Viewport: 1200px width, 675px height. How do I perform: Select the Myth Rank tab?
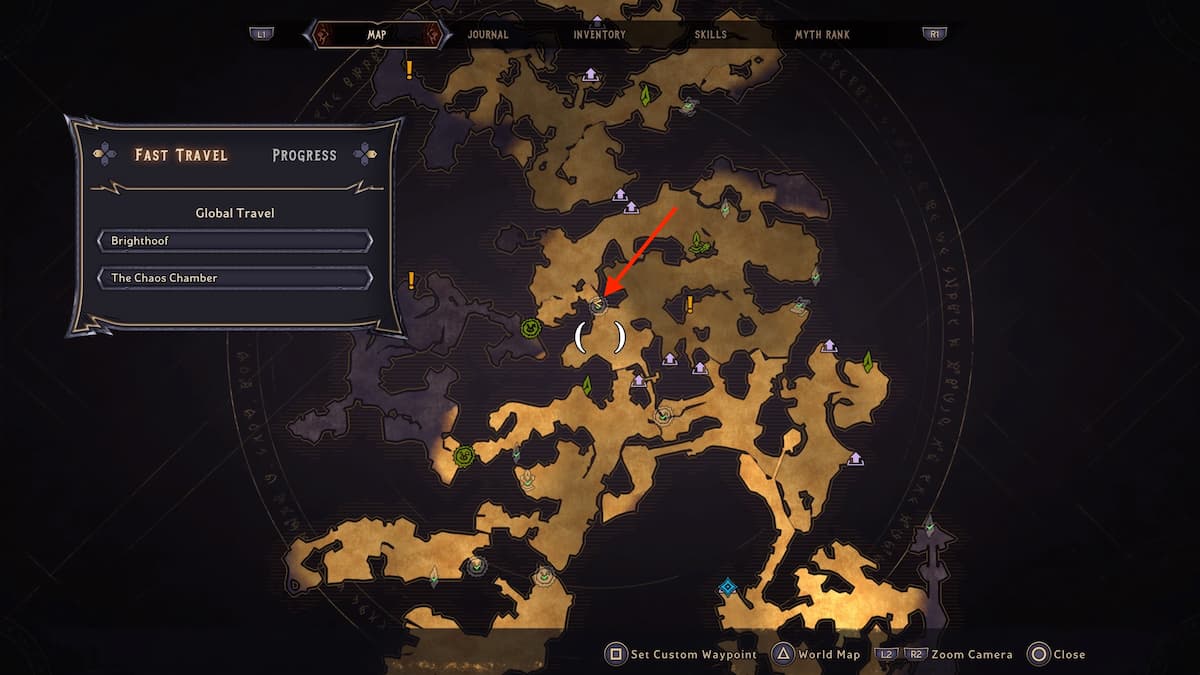pos(822,34)
